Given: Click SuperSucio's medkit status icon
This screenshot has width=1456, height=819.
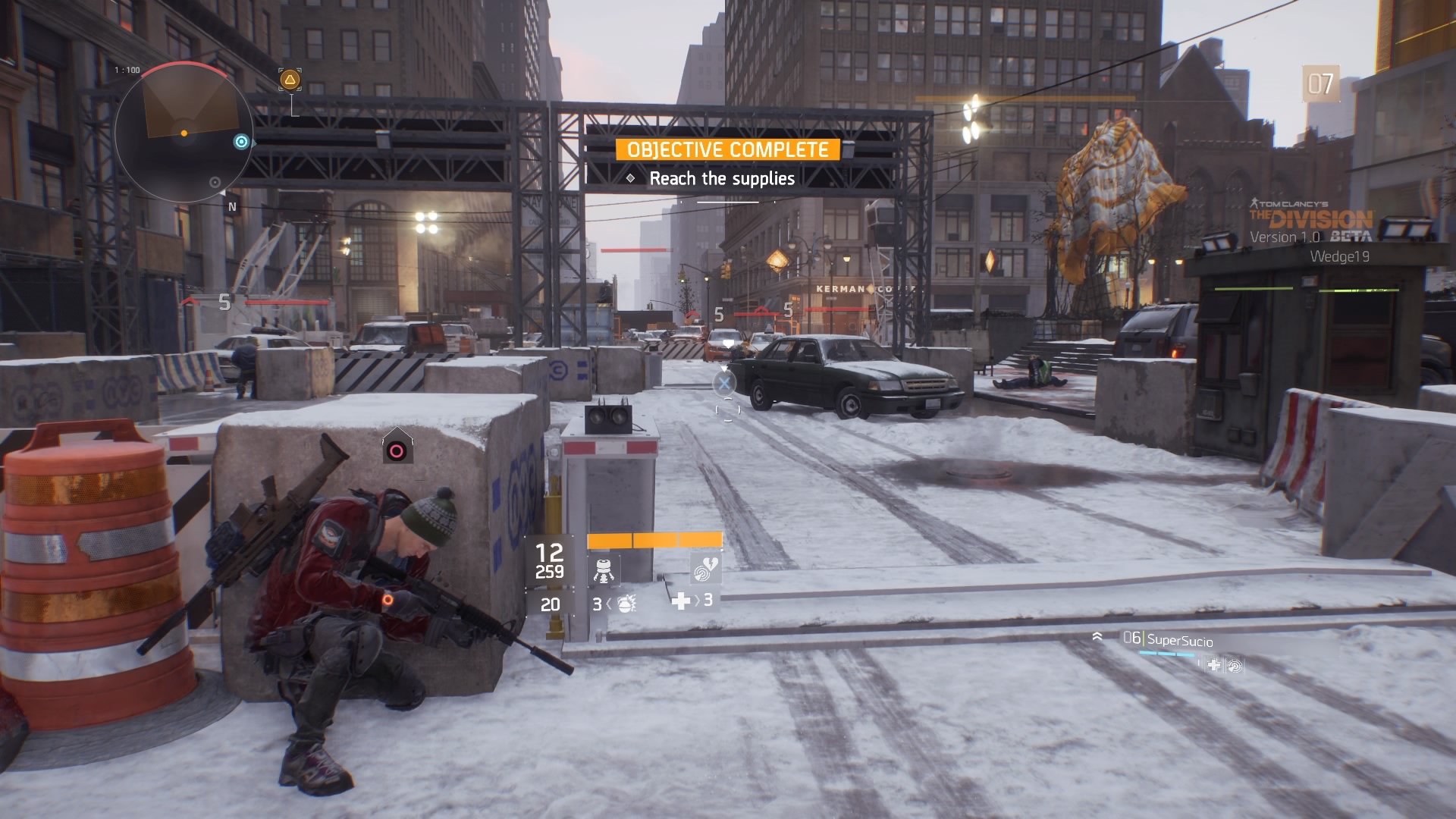Looking at the screenshot, I should pos(1214,666).
